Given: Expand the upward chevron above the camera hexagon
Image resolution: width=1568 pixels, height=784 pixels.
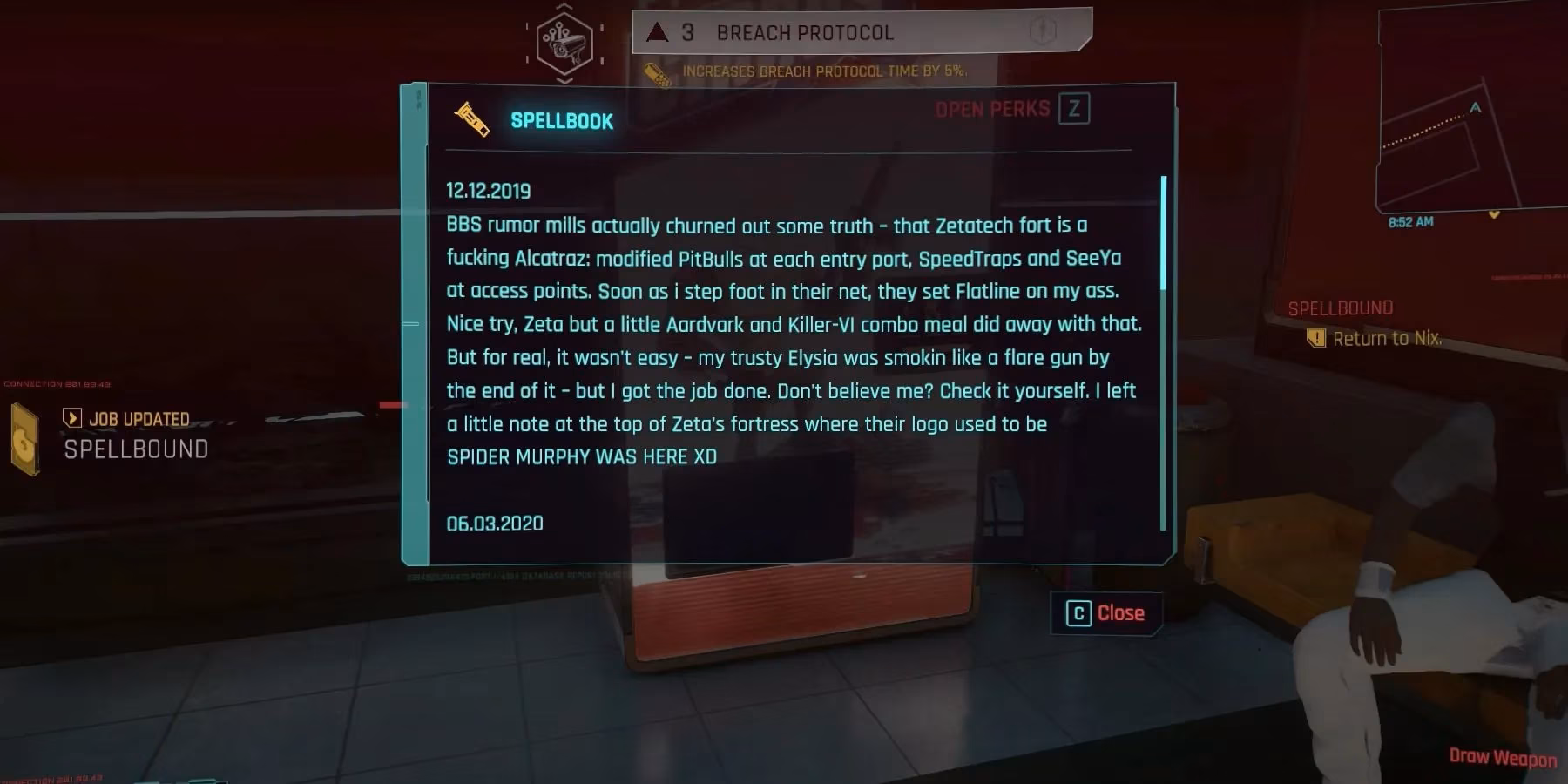Looking at the screenshot, I should 564,5.
